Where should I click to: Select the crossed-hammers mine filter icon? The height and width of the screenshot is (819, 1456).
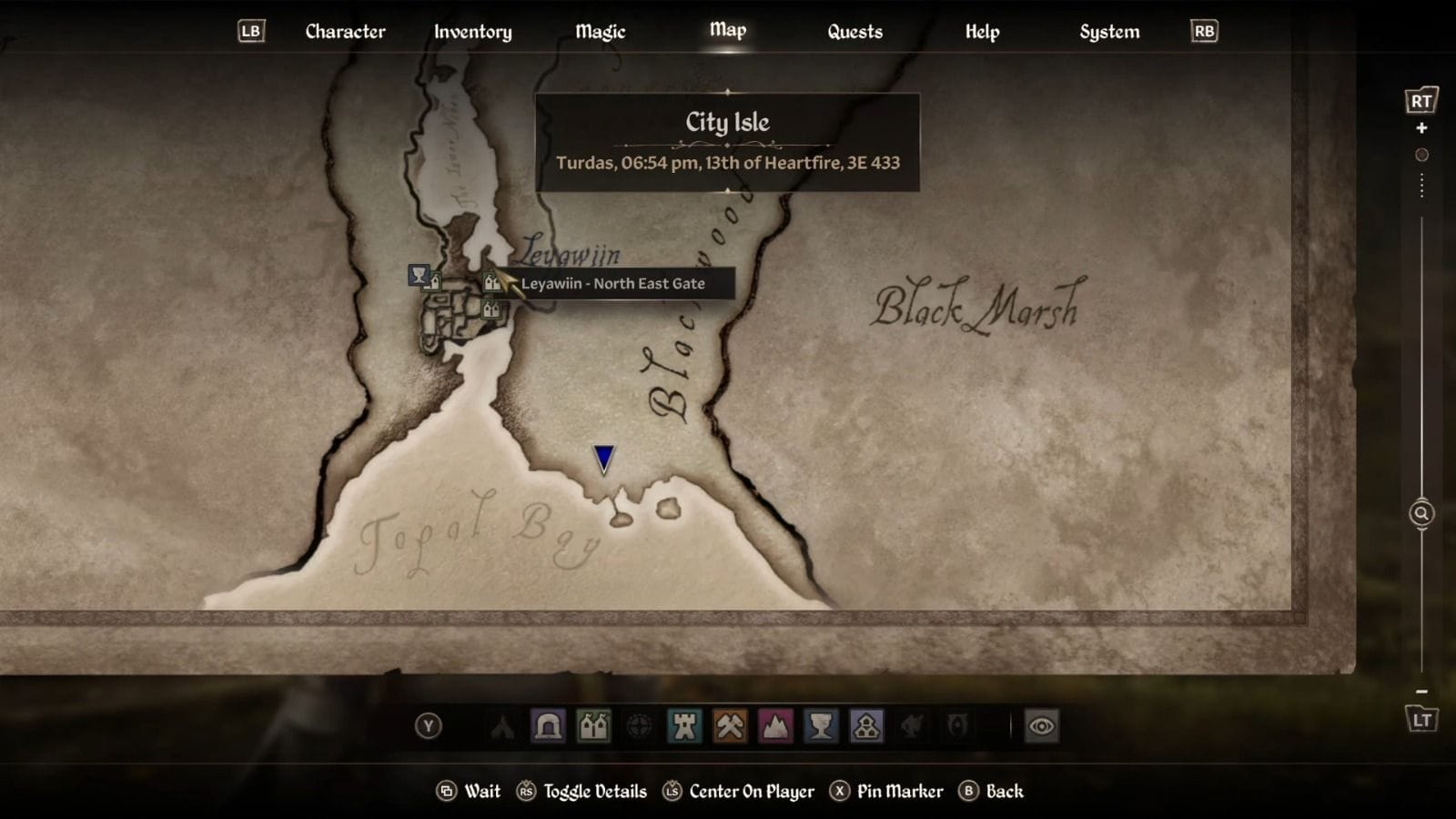[x=729, y=726]
